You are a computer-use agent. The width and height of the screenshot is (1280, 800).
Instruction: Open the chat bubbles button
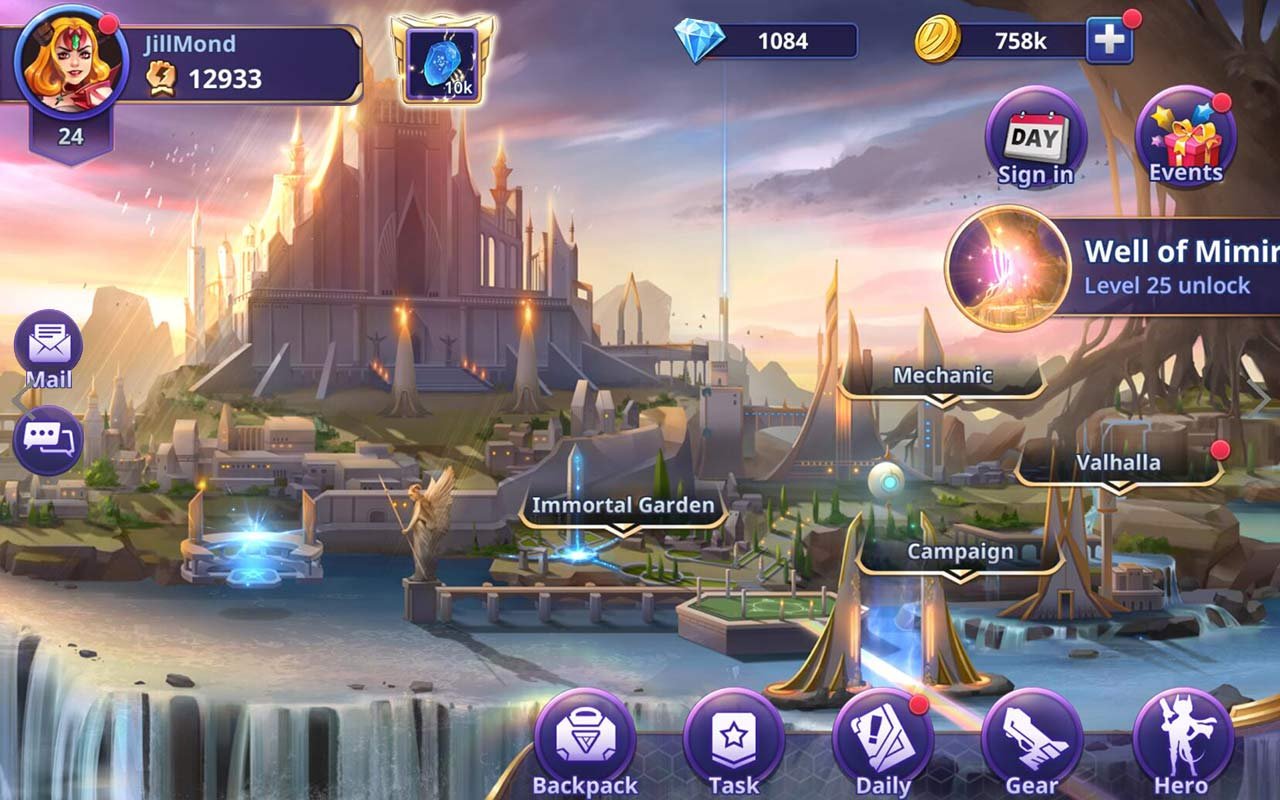tap(48, 440)
